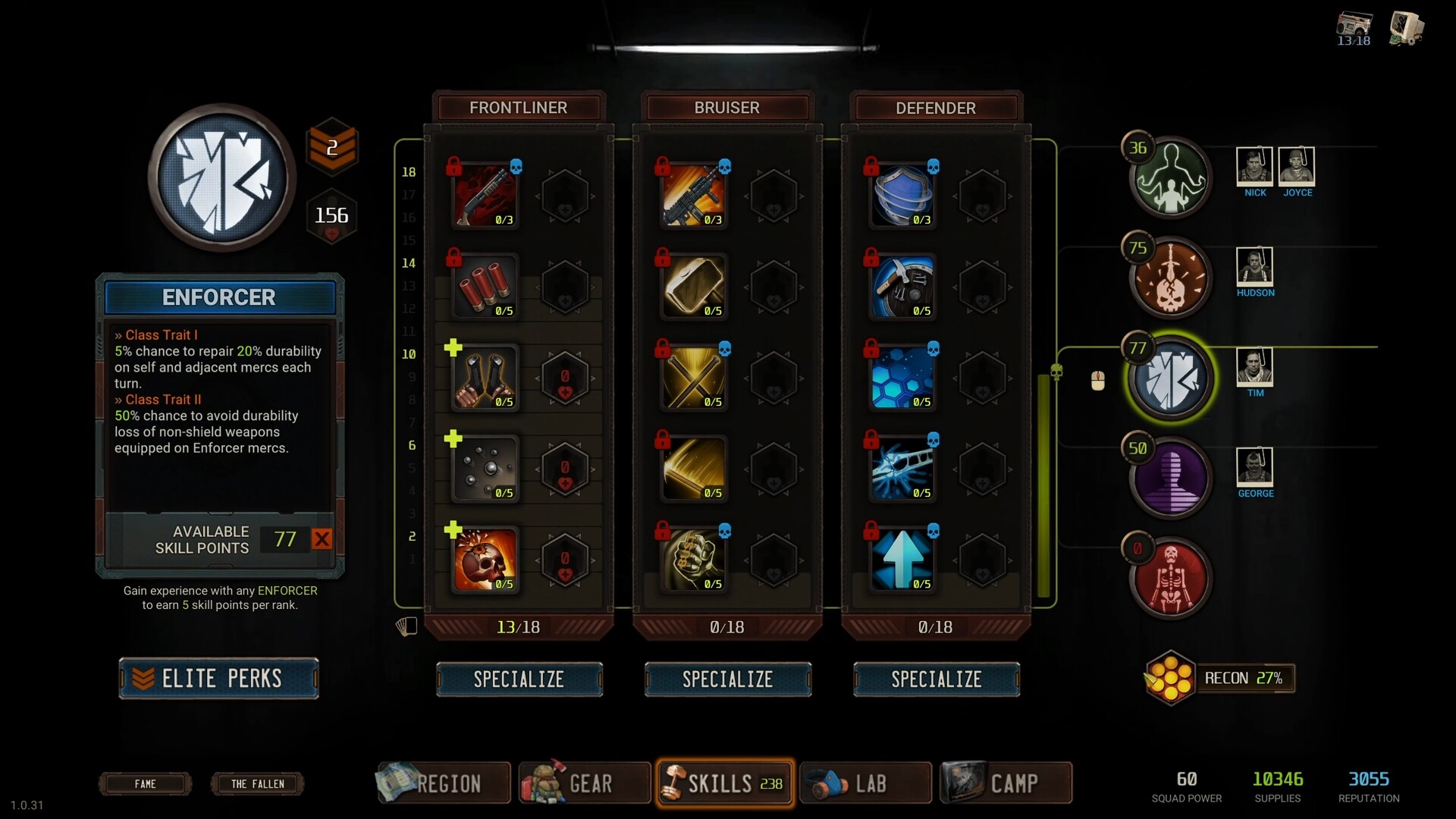Screen dimensions: 1456x819
Task: Click Hudson's mercenary portrait
Action: [1254, 266]
